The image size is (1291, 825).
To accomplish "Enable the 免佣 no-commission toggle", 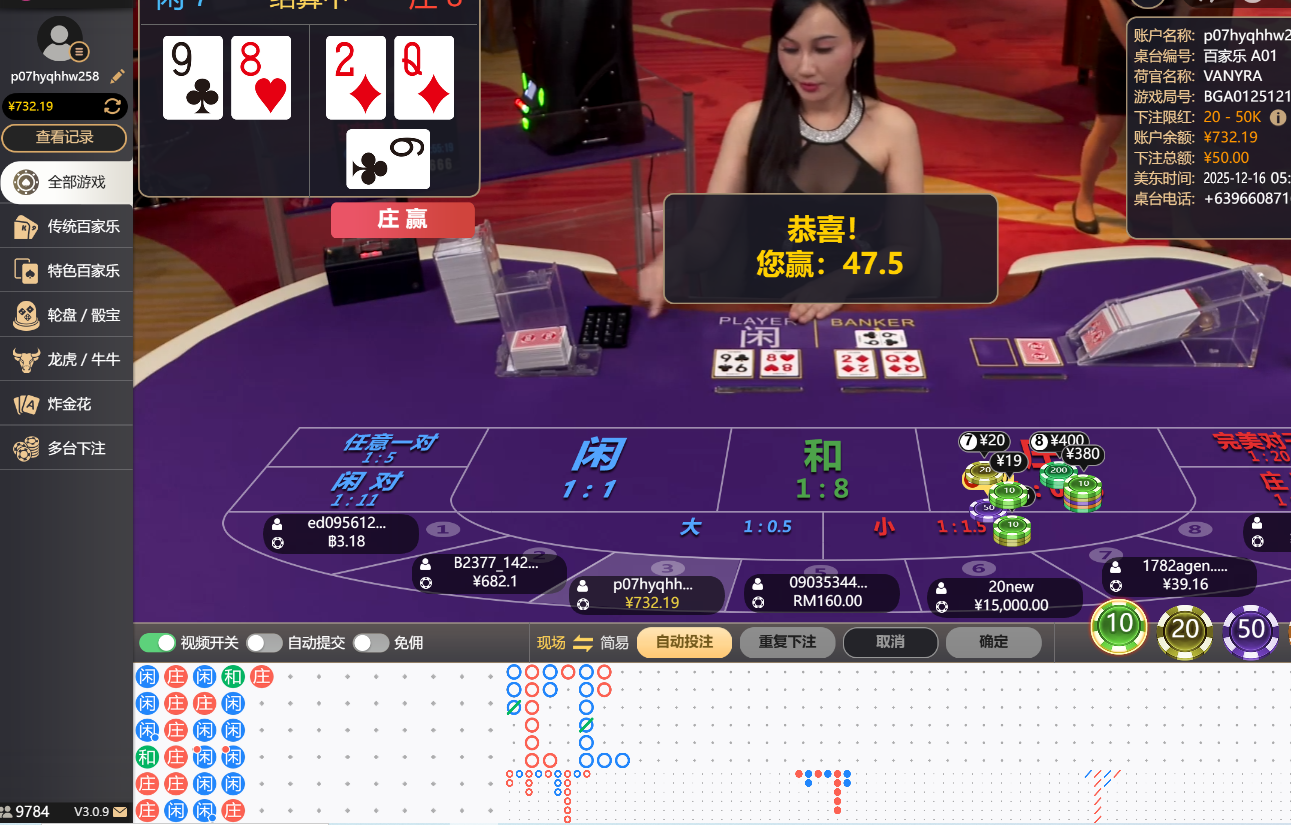I will click(x=371, y=643).
